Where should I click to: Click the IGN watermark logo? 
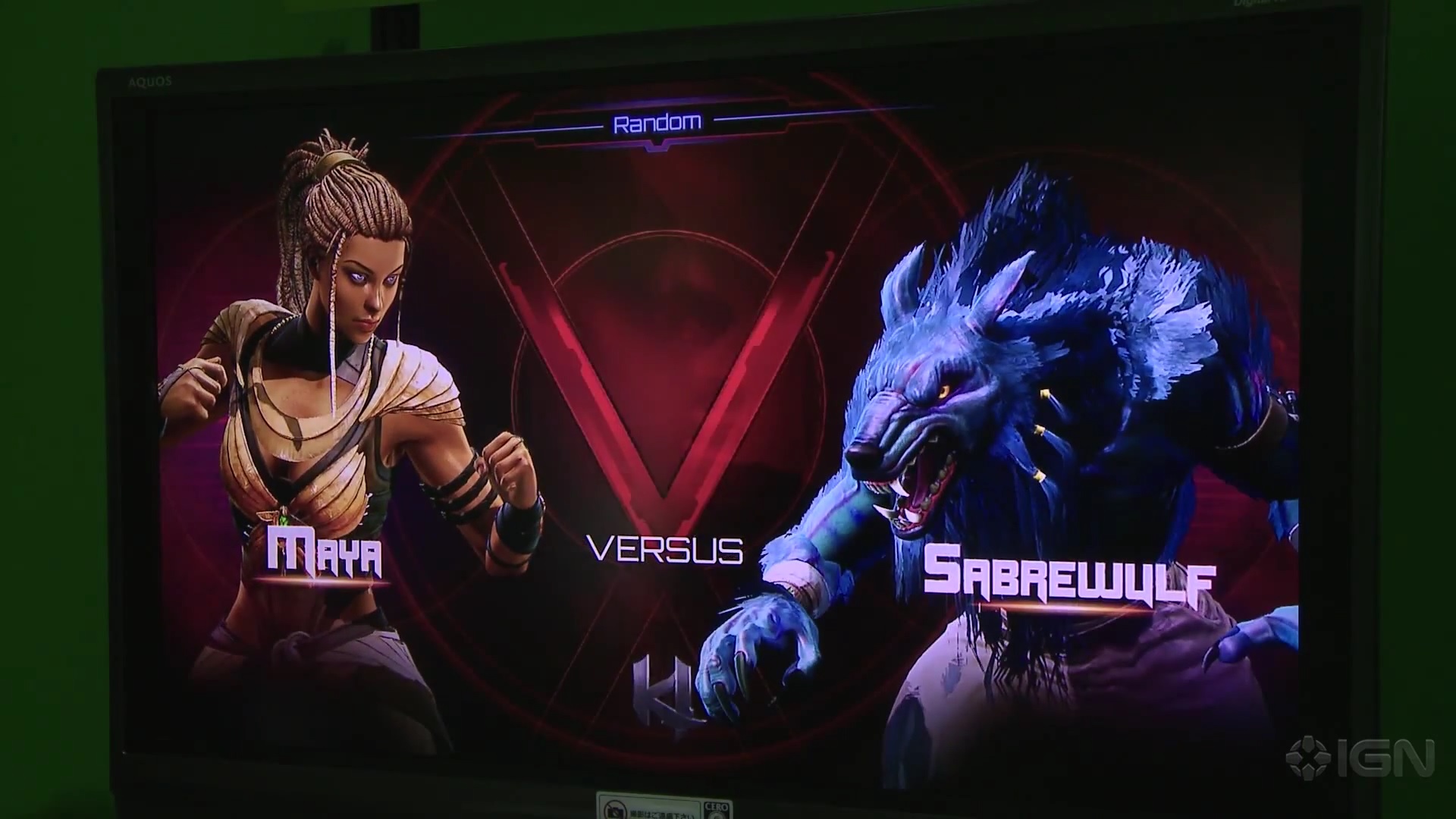(1360, 757)
